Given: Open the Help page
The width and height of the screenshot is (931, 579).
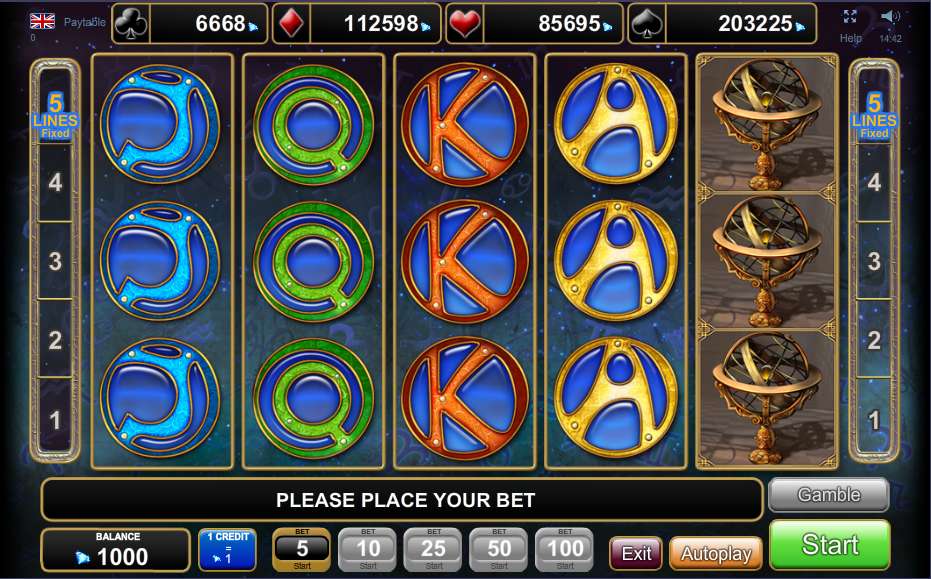Looking at the screenshot, I should (x=851, y=38).
